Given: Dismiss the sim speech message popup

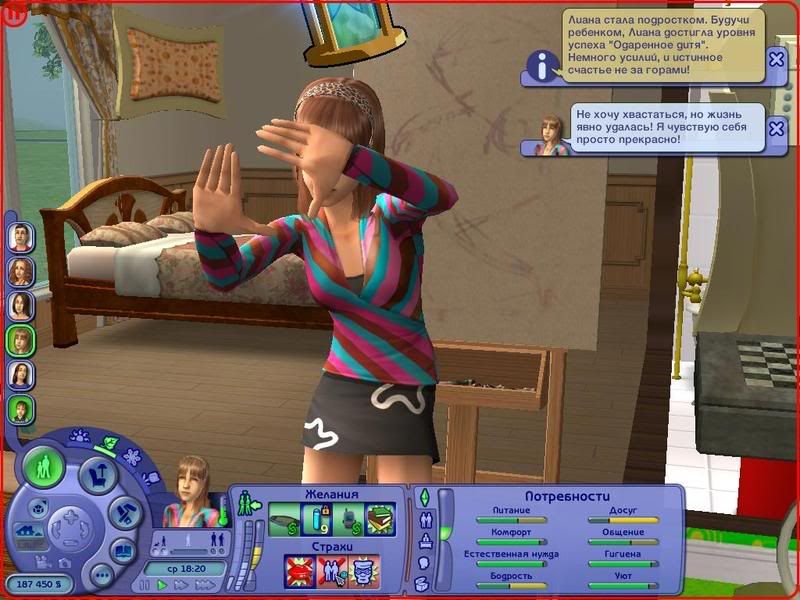Looking at the screenshot, I should click(776, 129).
